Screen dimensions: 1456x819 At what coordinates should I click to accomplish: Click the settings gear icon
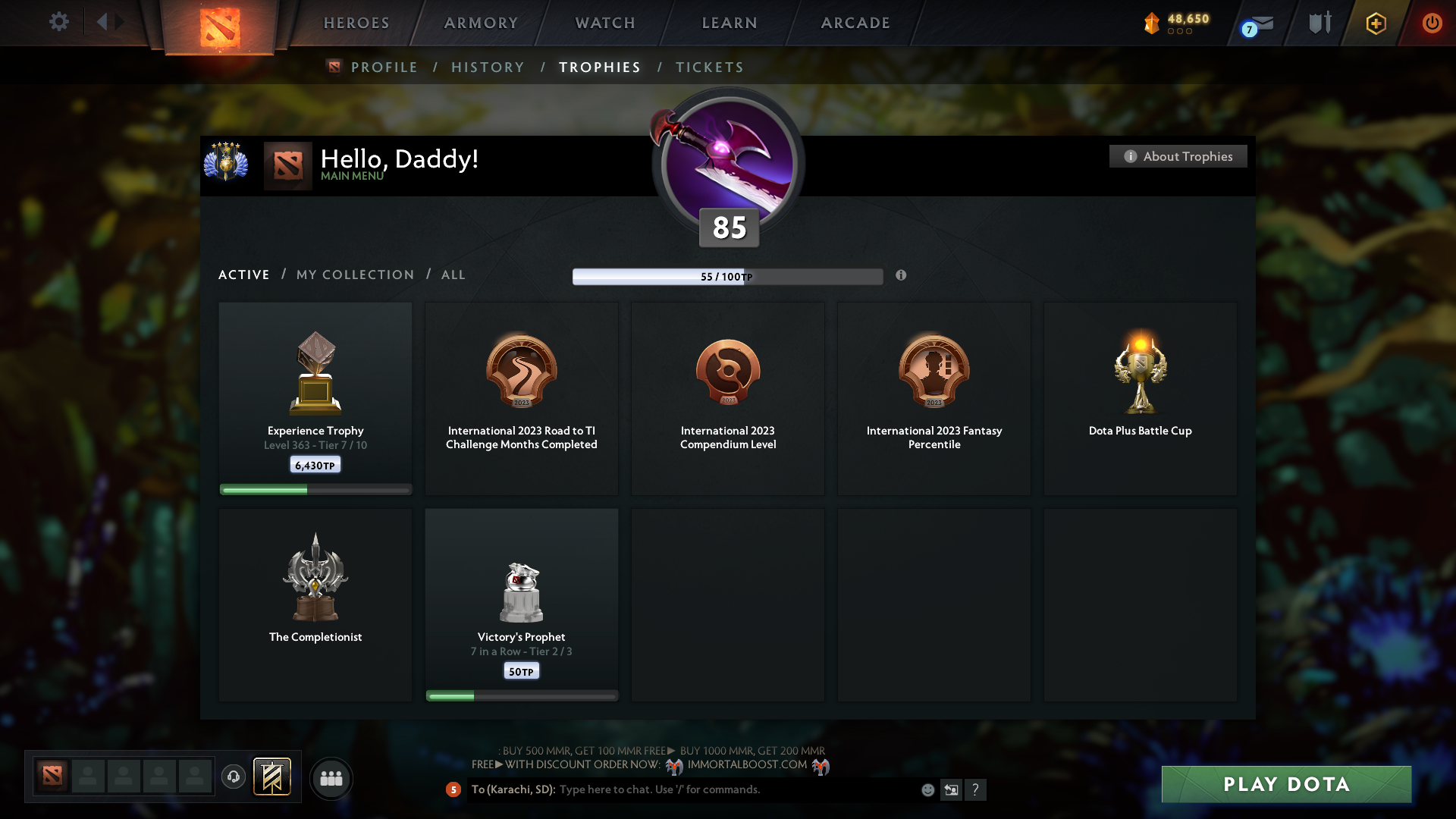(x=59, y=22)
